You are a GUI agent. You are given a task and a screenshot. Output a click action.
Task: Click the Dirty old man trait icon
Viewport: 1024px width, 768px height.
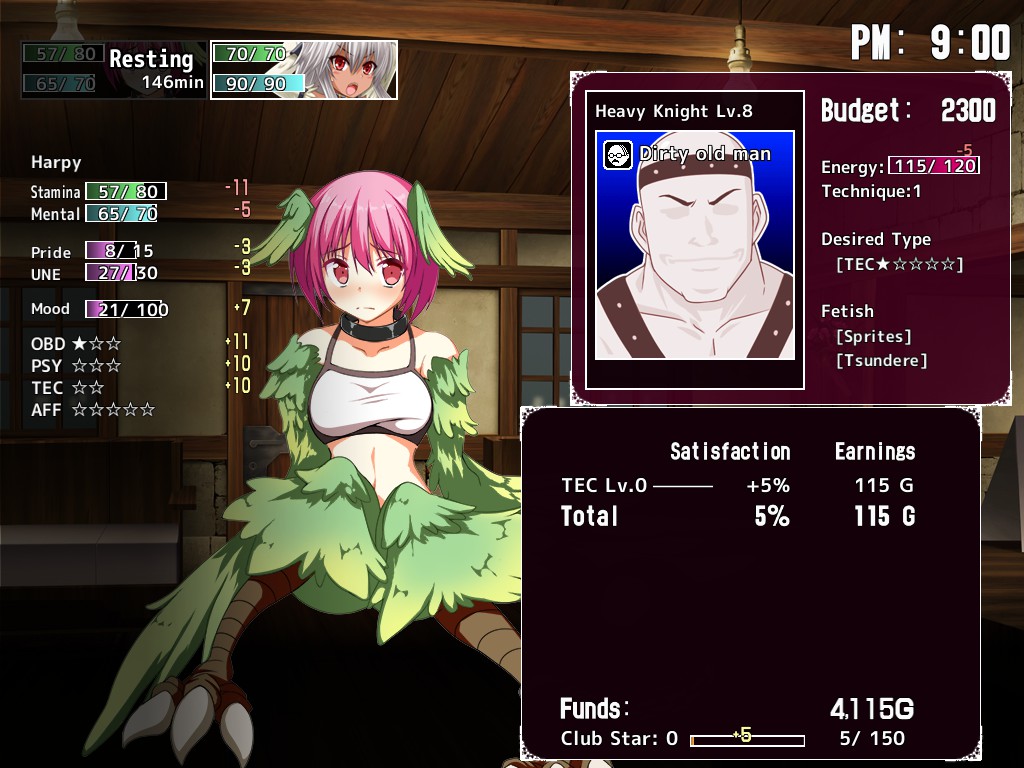618,155
